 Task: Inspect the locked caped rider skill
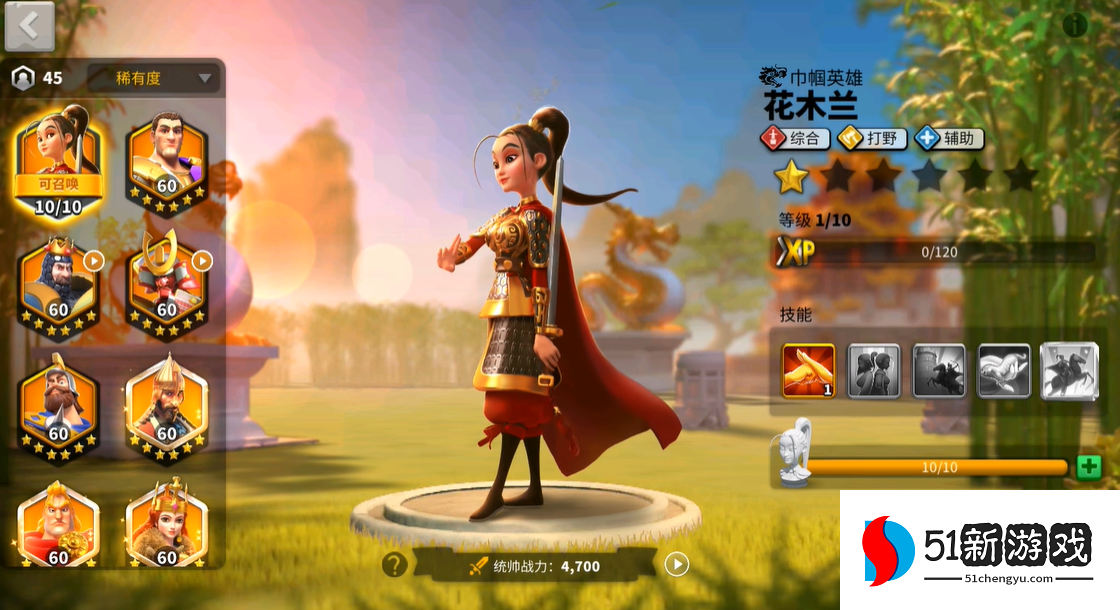1067,370
